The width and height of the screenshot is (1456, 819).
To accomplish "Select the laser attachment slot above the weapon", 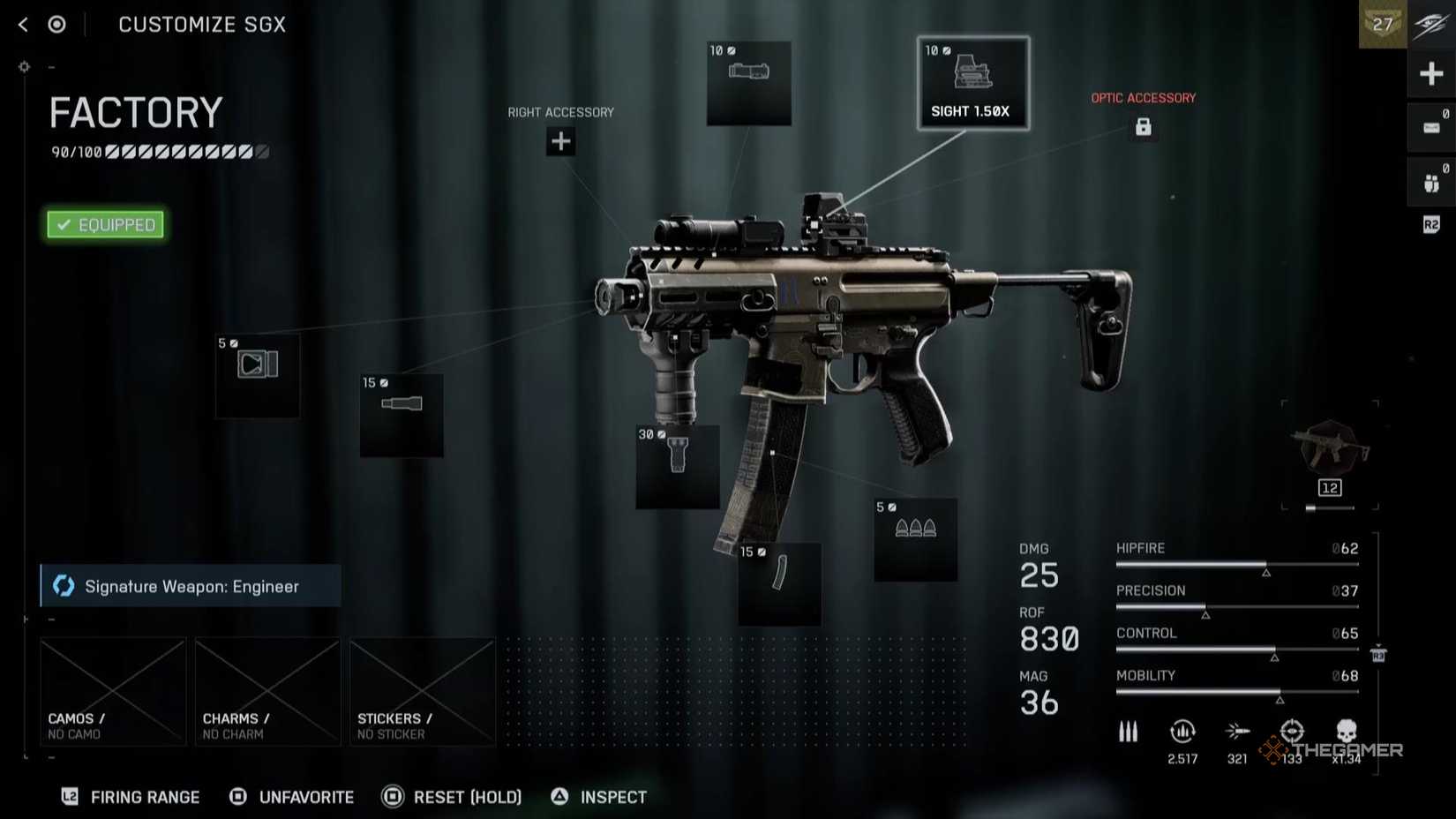I will click(749, 82).
